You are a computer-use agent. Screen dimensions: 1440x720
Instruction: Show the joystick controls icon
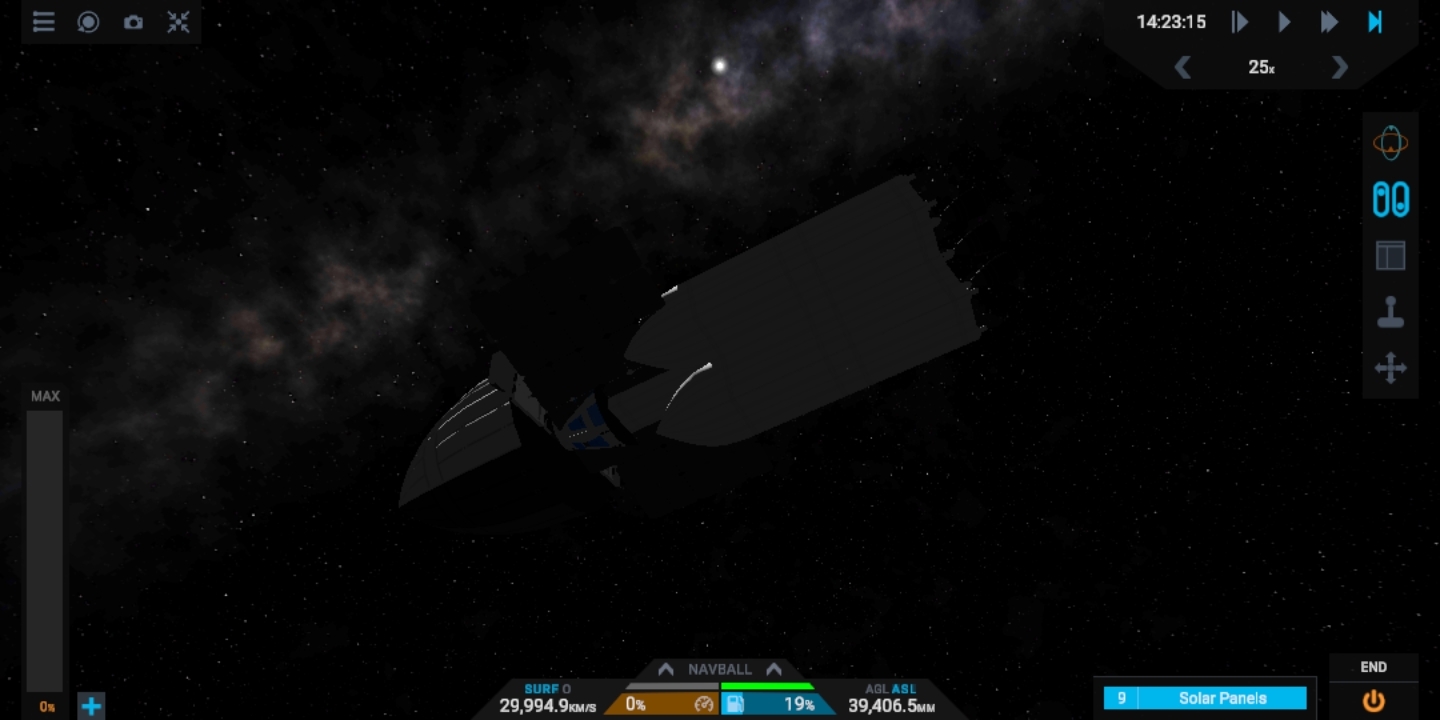(1390, 313)
